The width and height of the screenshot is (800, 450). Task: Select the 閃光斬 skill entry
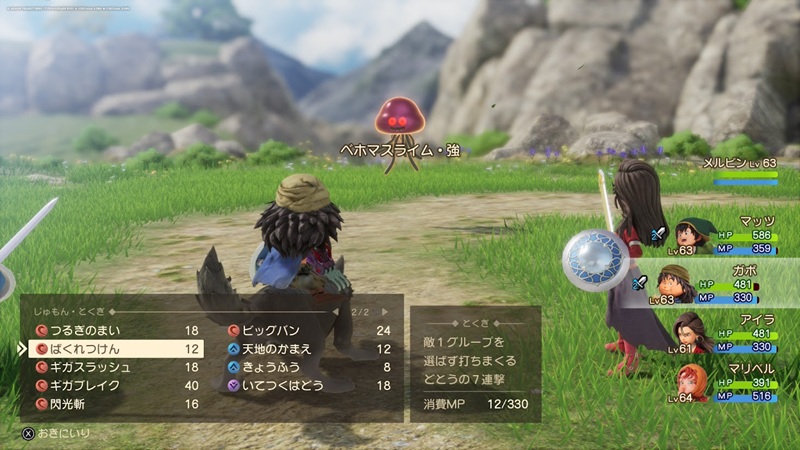pos(110,404)
